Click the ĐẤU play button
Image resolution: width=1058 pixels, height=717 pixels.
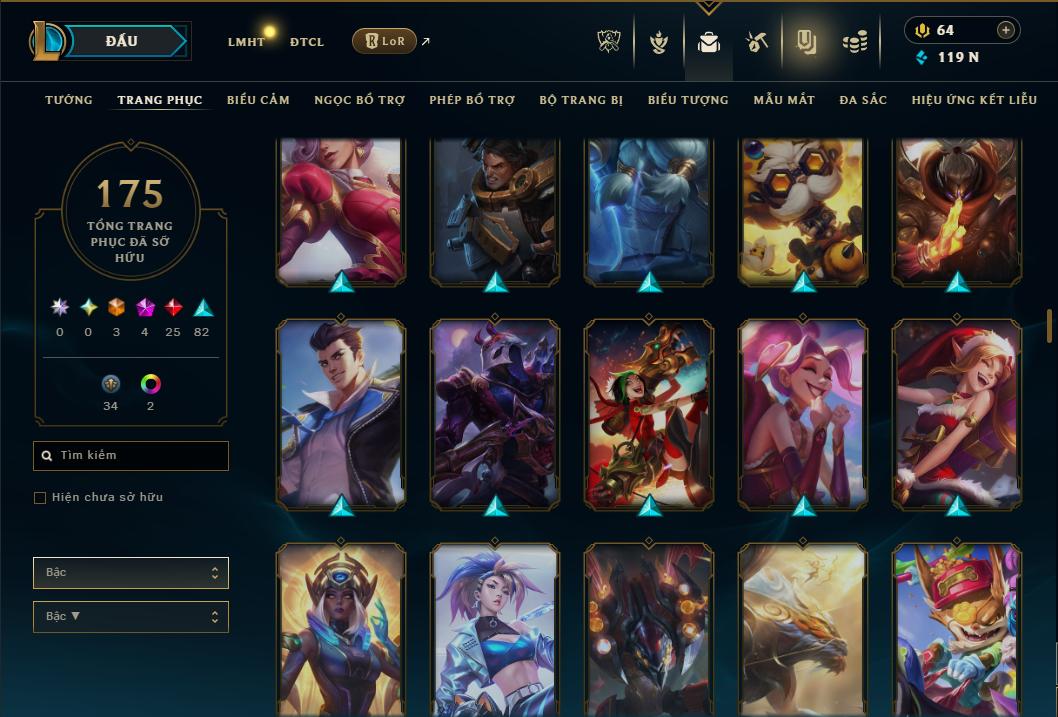pyautogui.click(x=121, y=41)
